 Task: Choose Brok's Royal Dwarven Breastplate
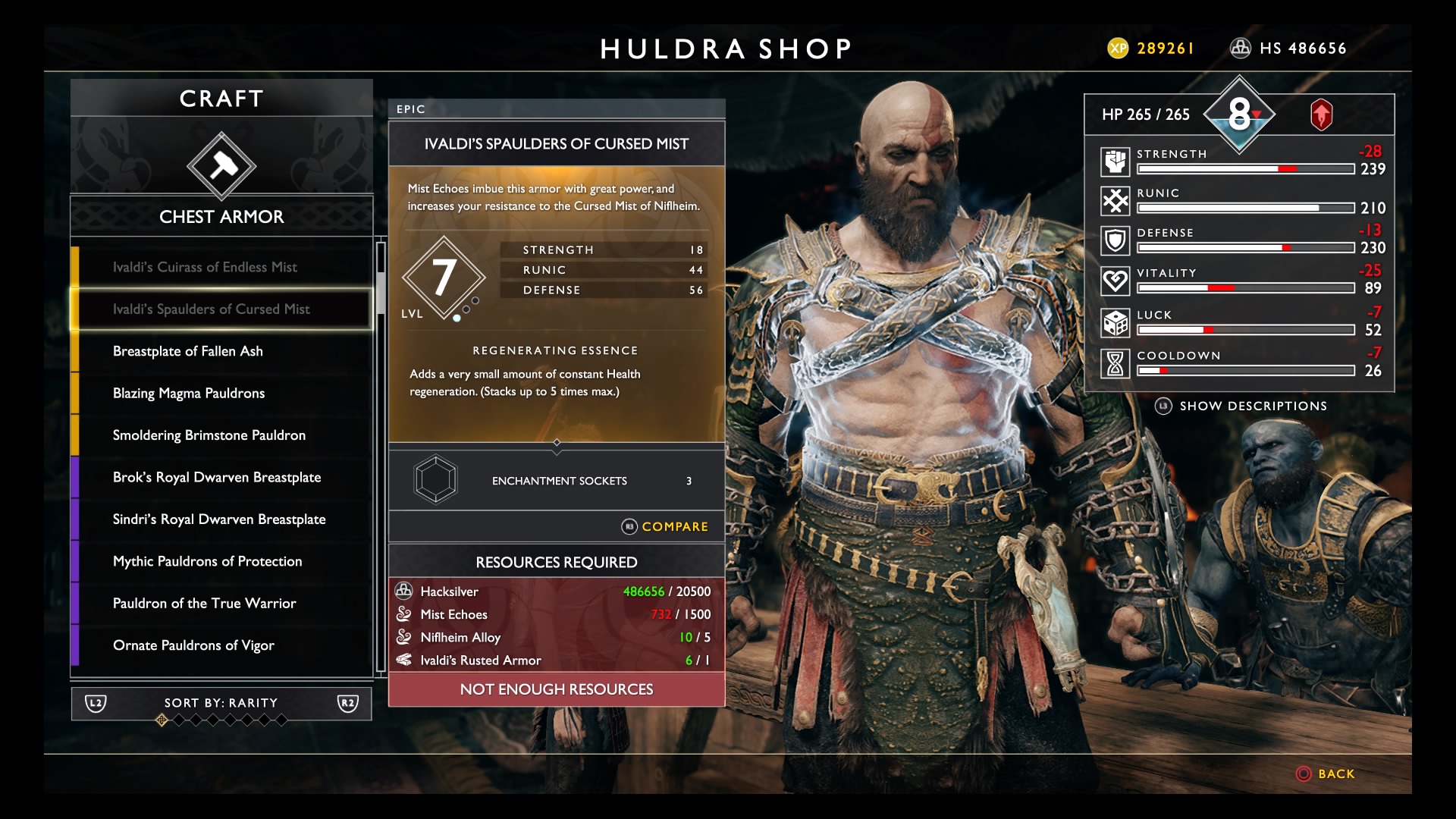pyautogui.click(x=217, y=477)
